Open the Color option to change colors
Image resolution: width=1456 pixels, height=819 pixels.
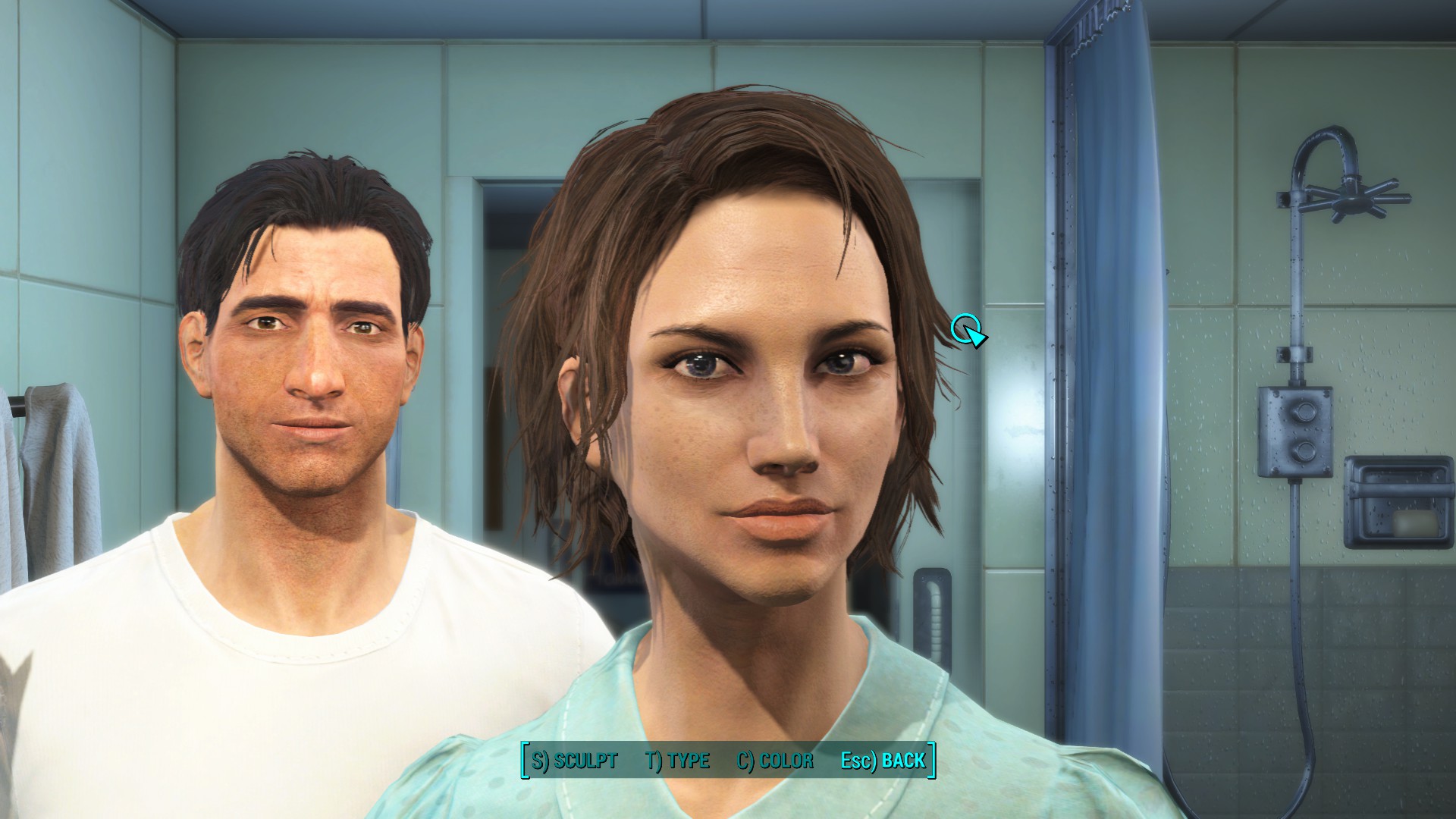click(x=776, y=761)
